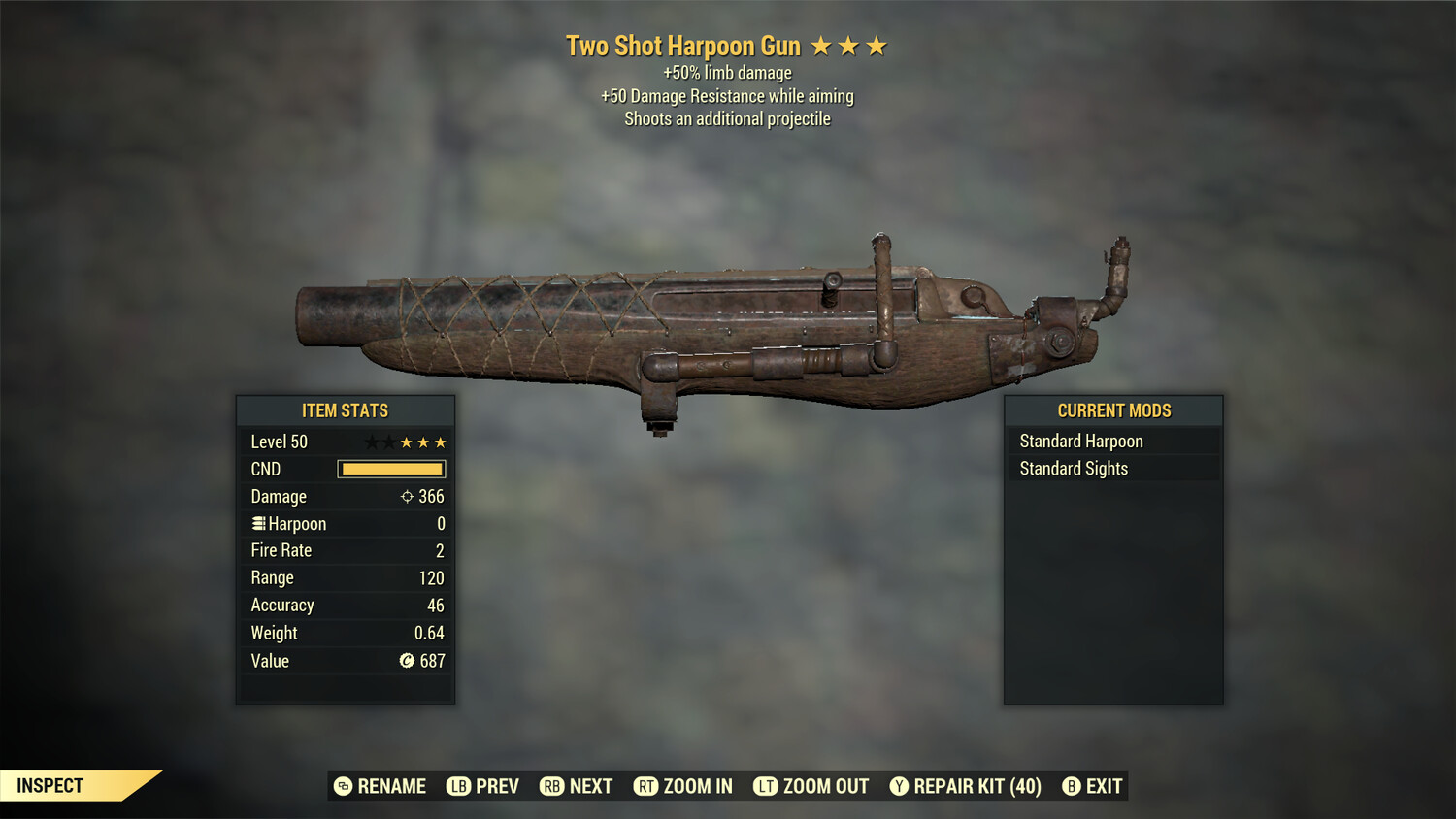The image size is (1456, 819).
Task: Click the B button icon beside EXIT
Action: pos(1072,786)
